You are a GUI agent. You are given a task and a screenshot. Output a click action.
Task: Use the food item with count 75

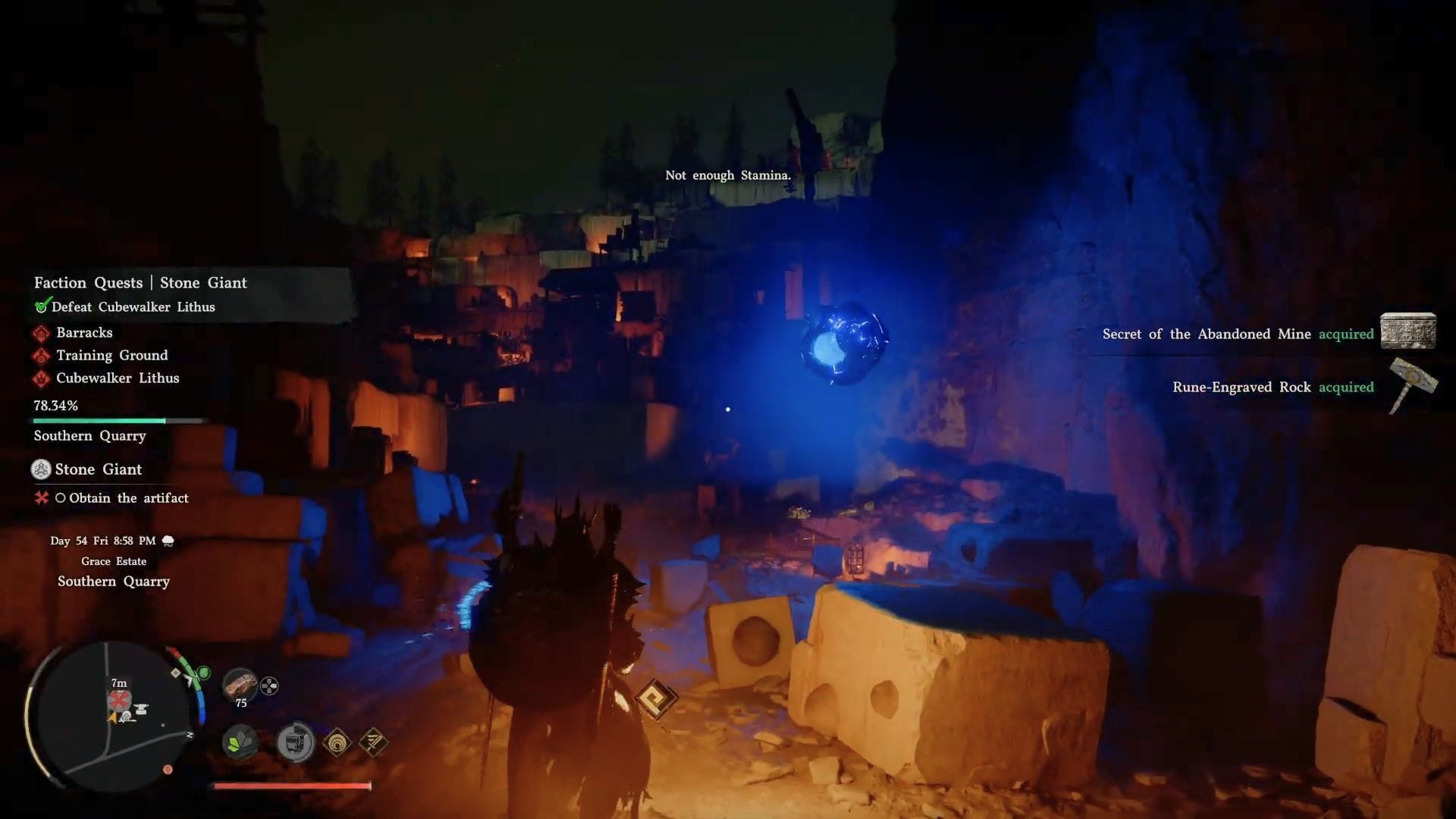(x=240, y=685)
